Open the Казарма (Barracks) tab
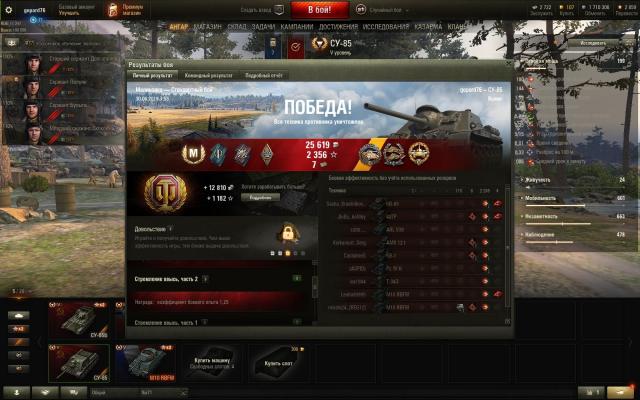The width and height of the screenshot is (640, 400). tap(428, 26)
